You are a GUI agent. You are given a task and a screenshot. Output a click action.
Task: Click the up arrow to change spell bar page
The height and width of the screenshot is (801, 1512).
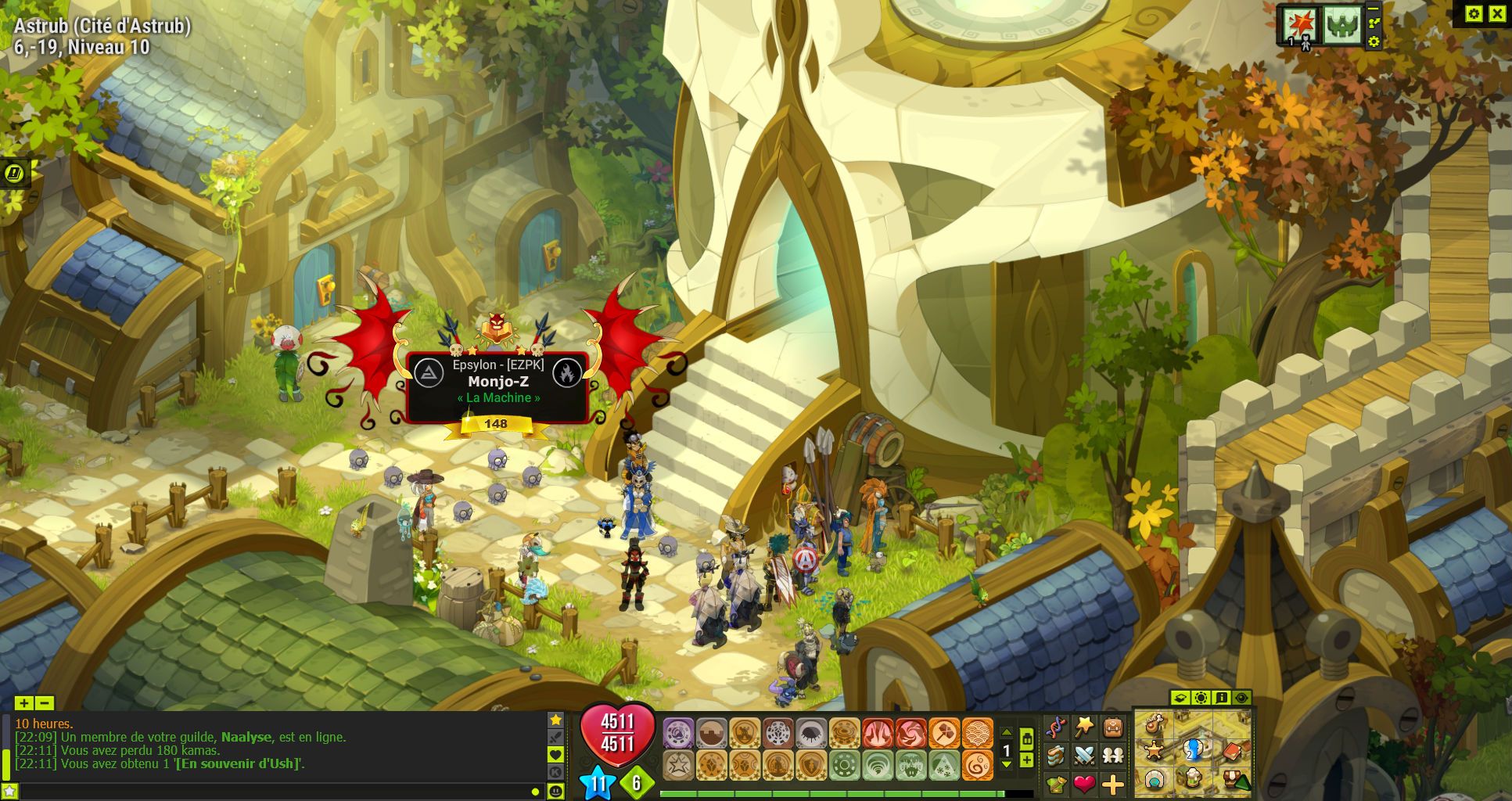click(x=1007, y=732)
